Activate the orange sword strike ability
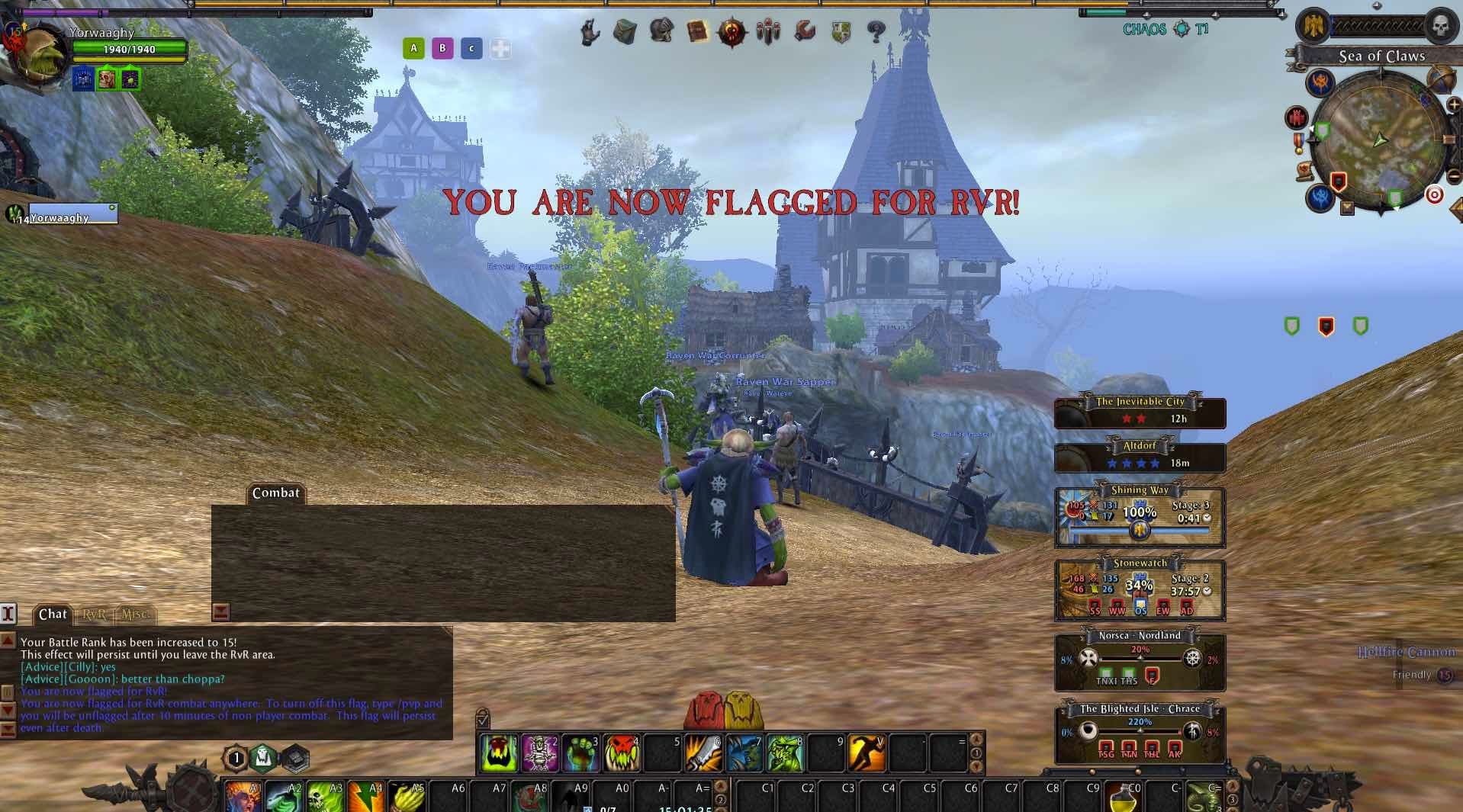 tap(703, 753)
